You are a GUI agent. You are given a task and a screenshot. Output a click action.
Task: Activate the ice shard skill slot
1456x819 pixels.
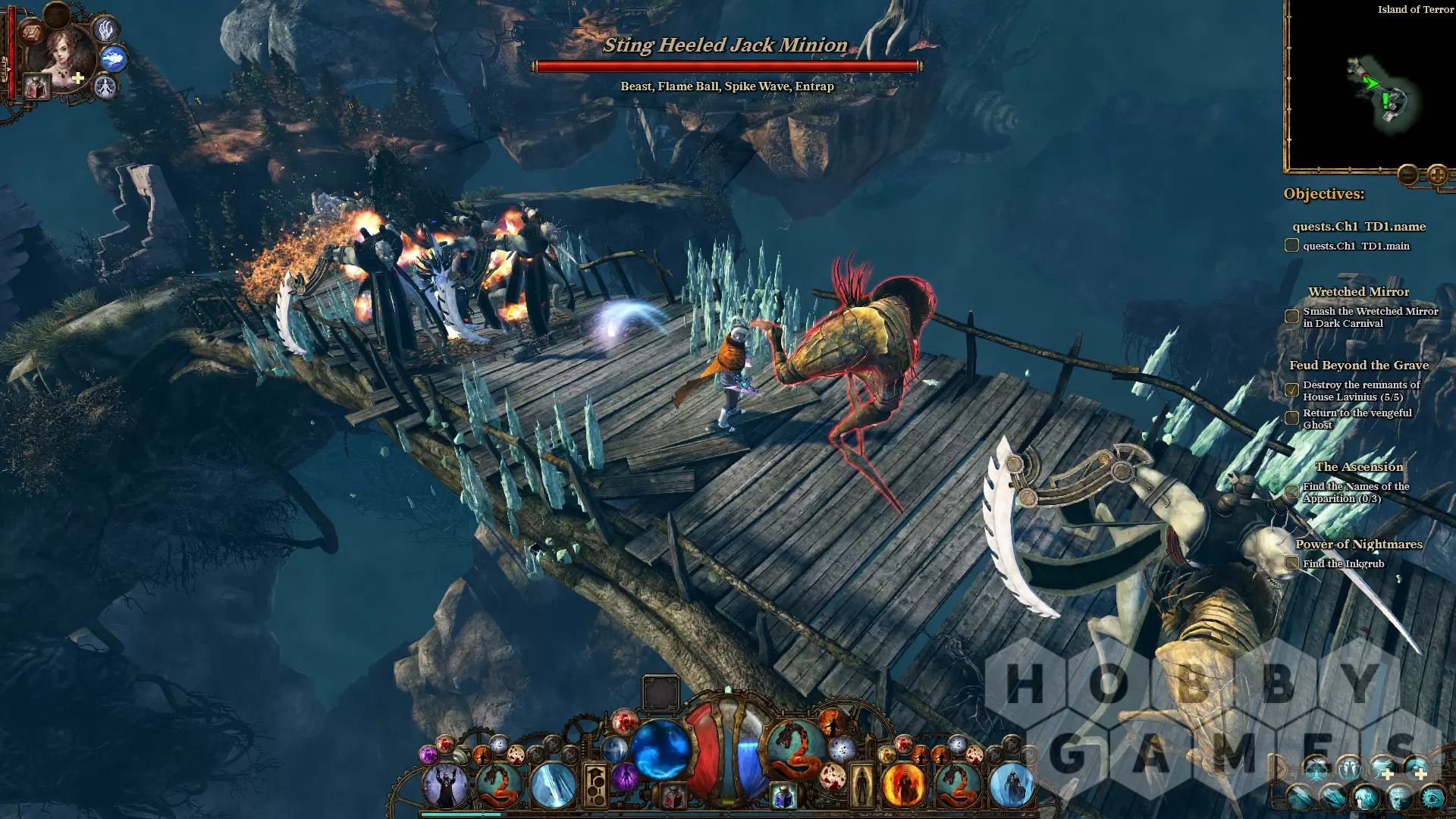coord(551,786)
